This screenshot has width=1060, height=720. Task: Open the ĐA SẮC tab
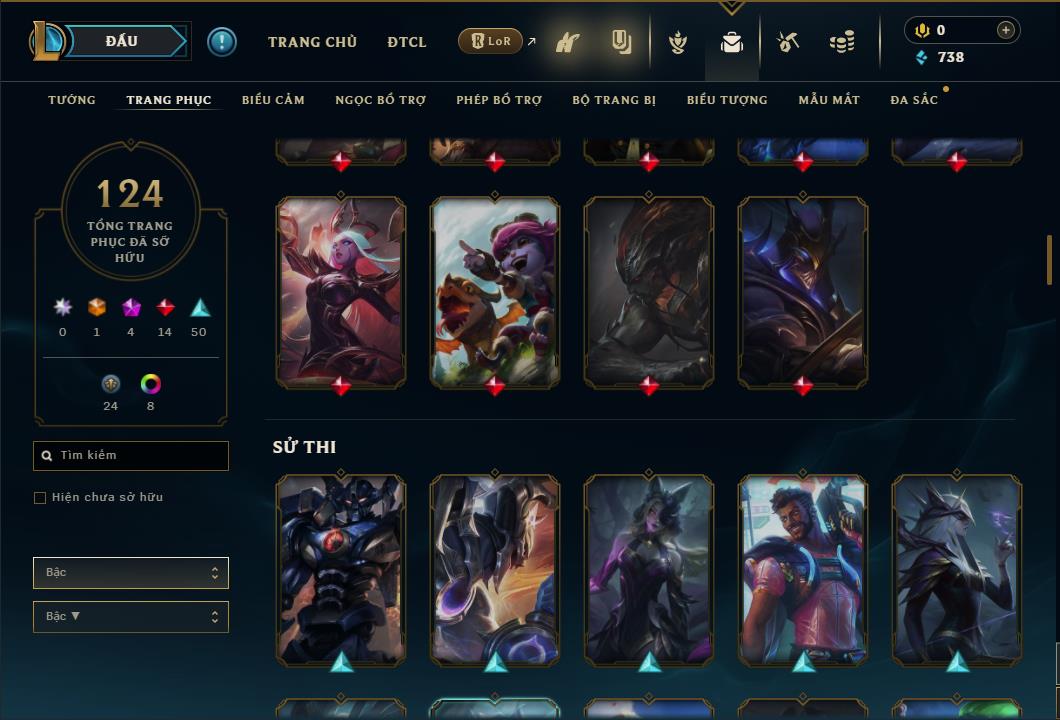pyautogui.click(x=914, y=100)
